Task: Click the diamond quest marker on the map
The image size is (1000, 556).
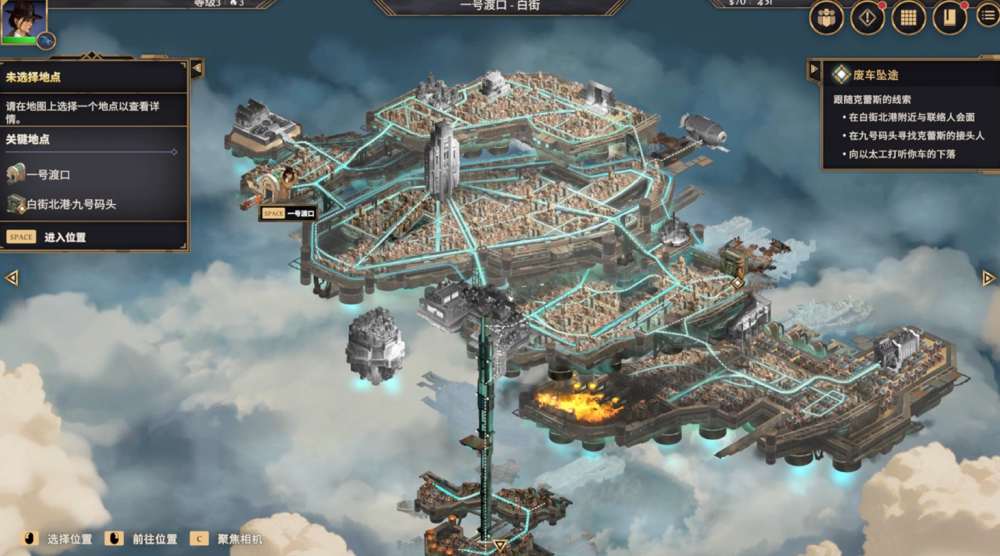Action: tap(737, 283)
